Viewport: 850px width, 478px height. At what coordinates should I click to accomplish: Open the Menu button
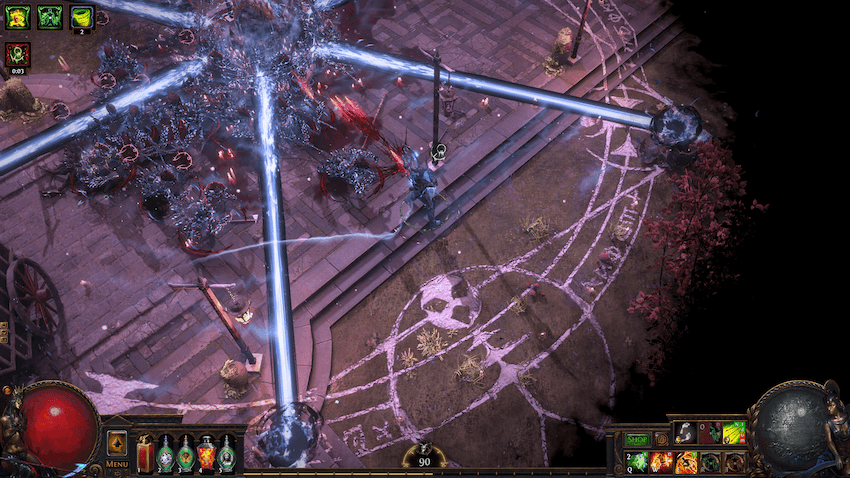tap(117, 464)
